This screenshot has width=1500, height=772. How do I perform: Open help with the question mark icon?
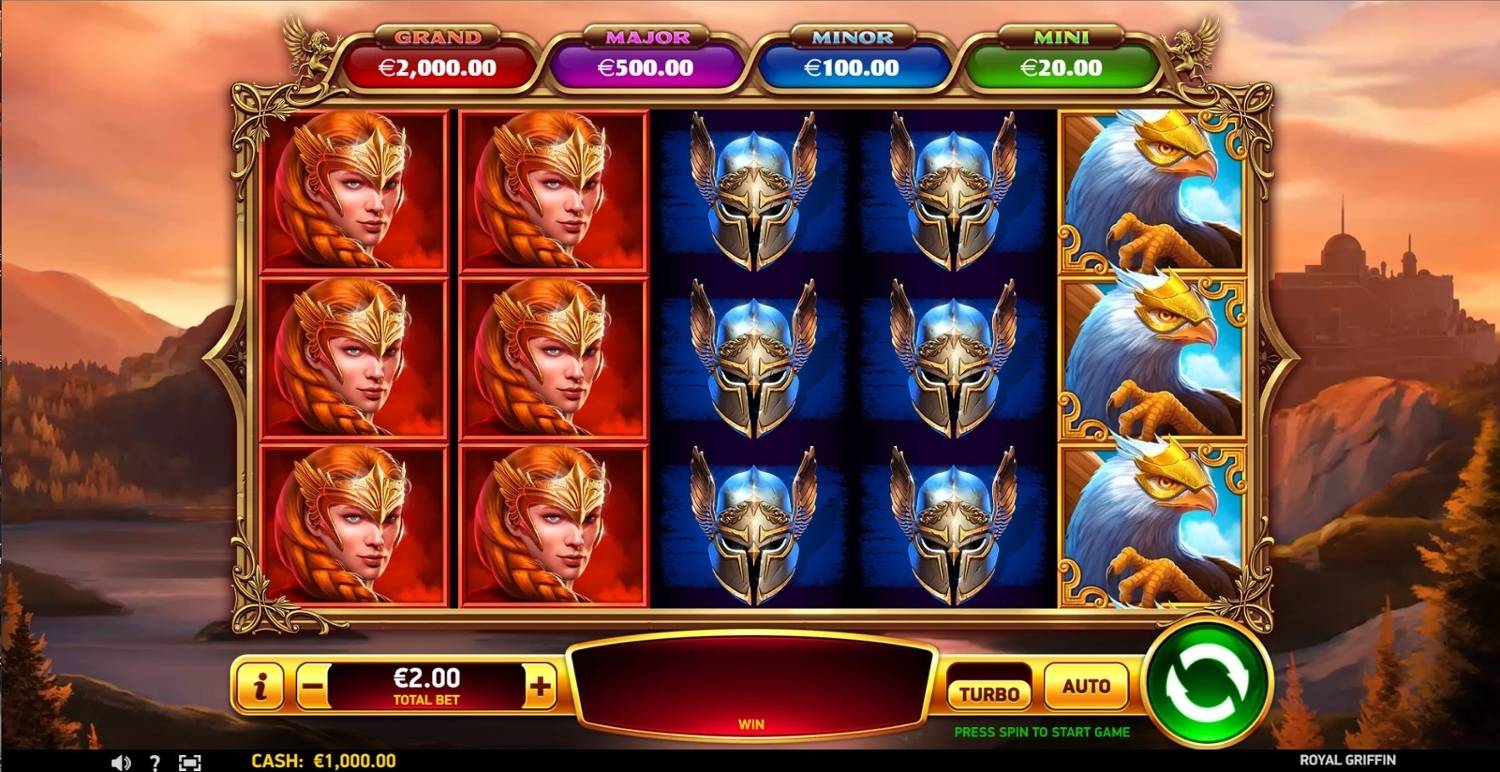(x=155, y=762)
